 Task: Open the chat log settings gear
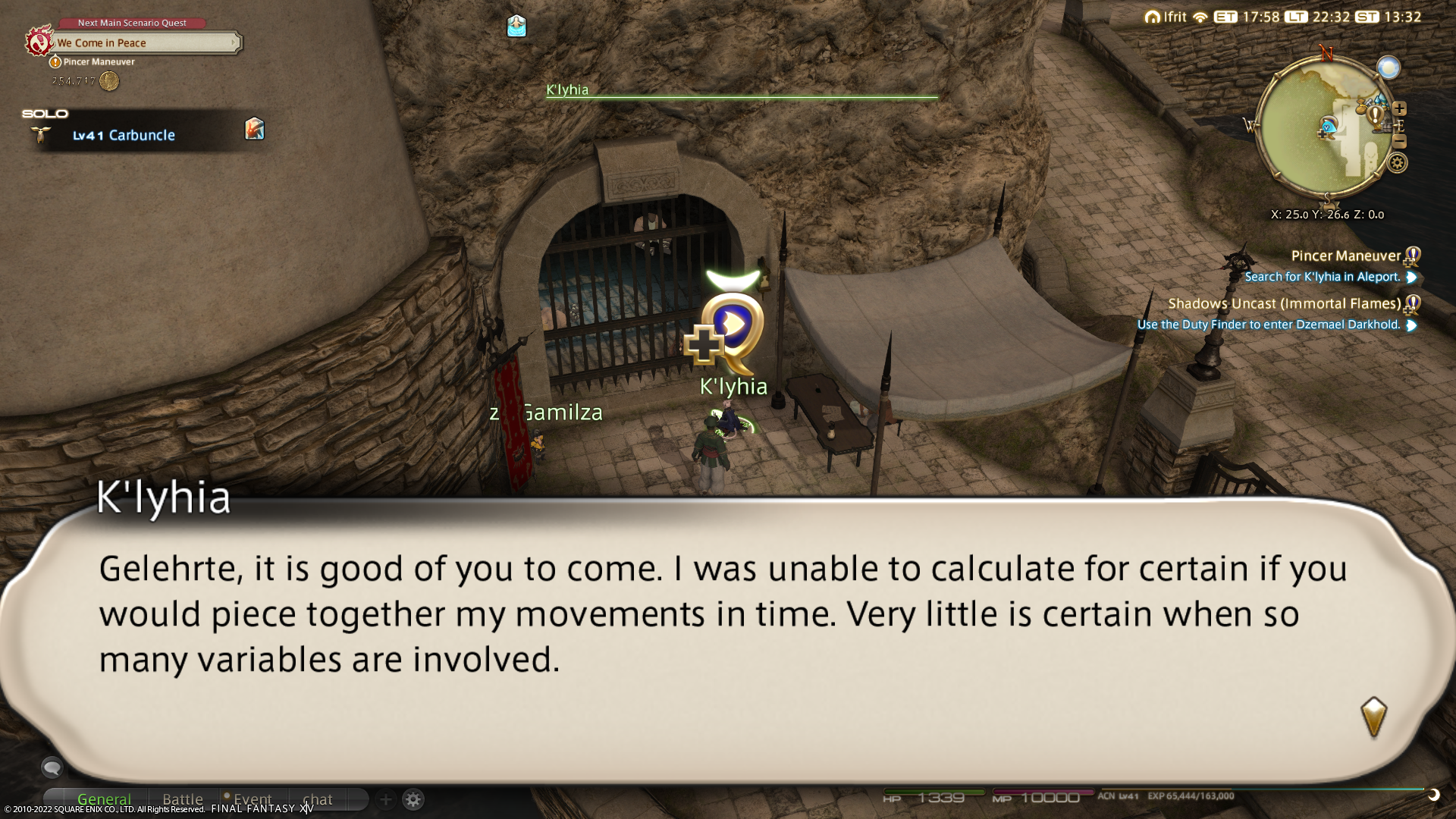pyautogui.click(x=413, y=799)
